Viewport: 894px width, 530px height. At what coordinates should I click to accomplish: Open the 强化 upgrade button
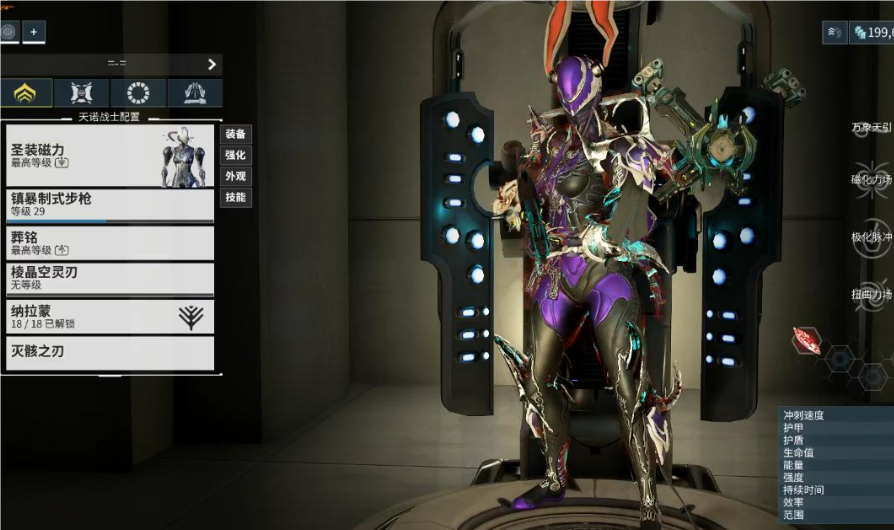tap(235, 155)
